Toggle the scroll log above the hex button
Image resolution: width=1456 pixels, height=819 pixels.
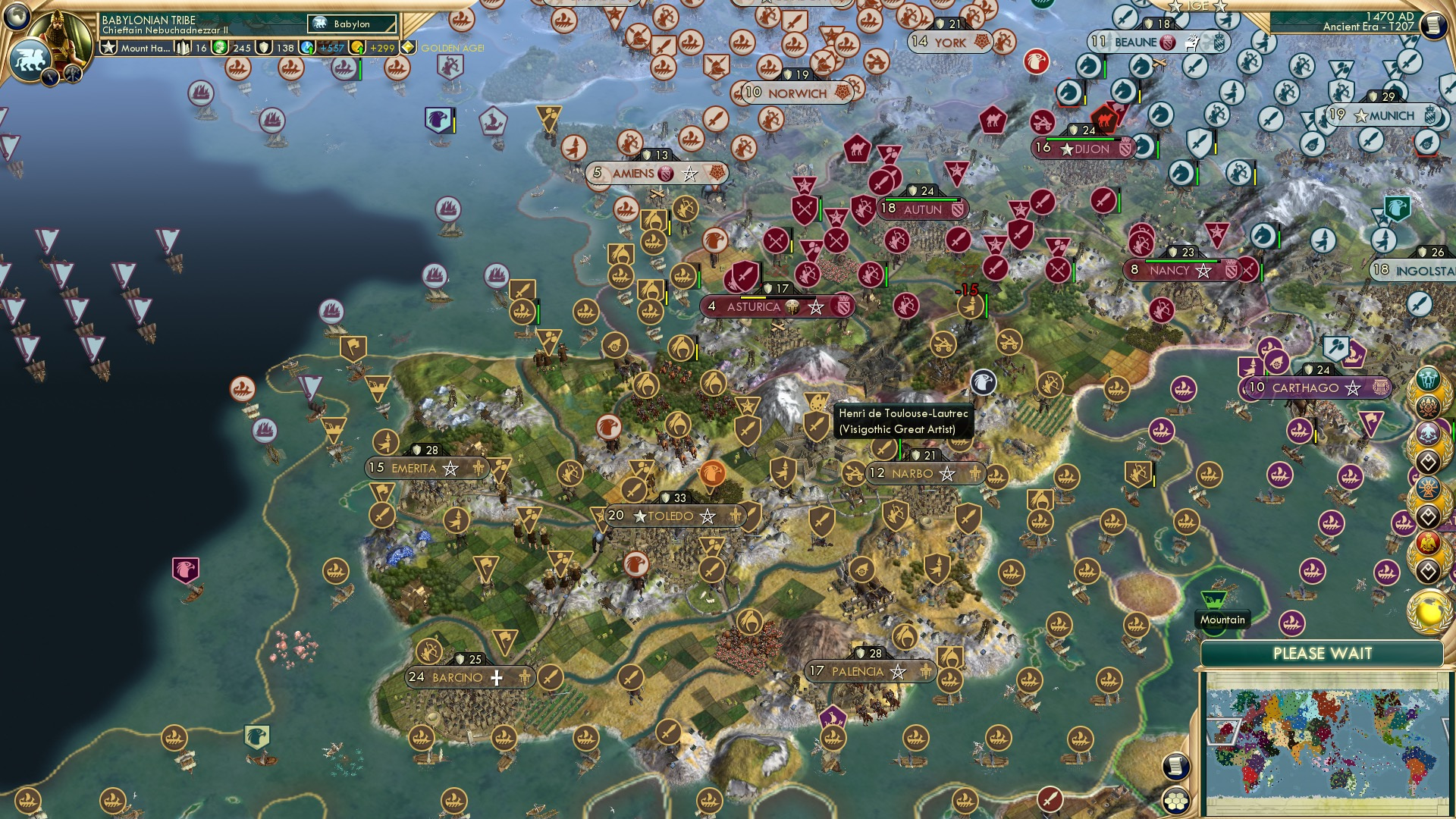click(x=1175, y=766)
